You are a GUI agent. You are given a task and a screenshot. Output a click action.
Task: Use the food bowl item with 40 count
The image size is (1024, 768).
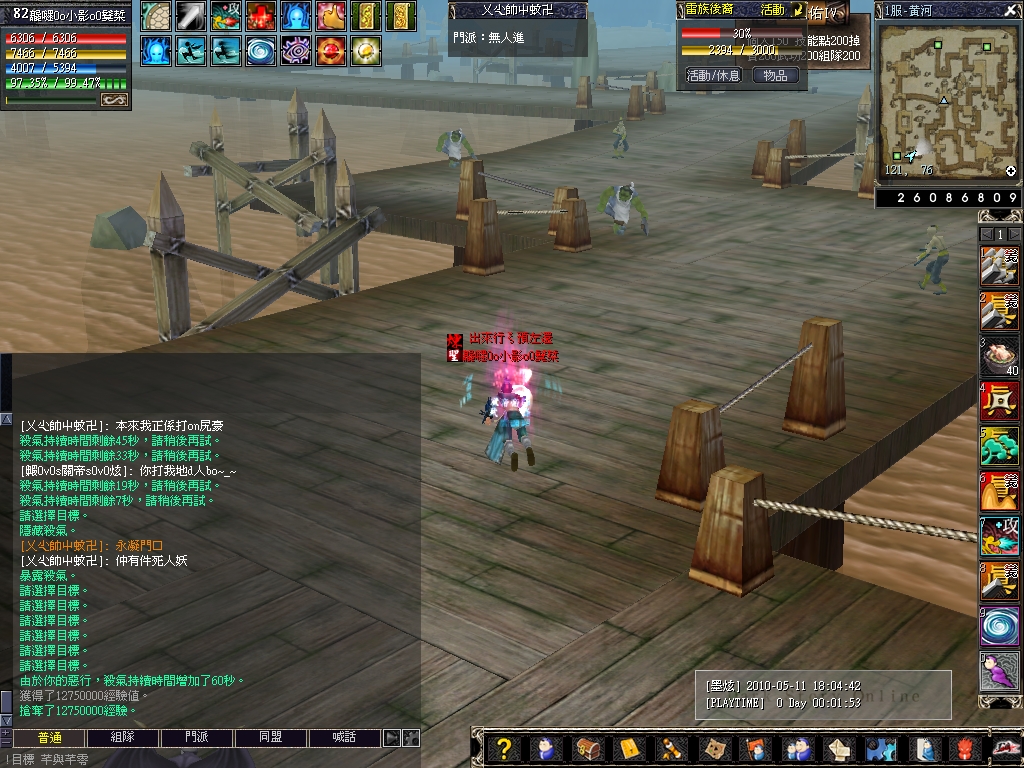(x=999, y=356)
